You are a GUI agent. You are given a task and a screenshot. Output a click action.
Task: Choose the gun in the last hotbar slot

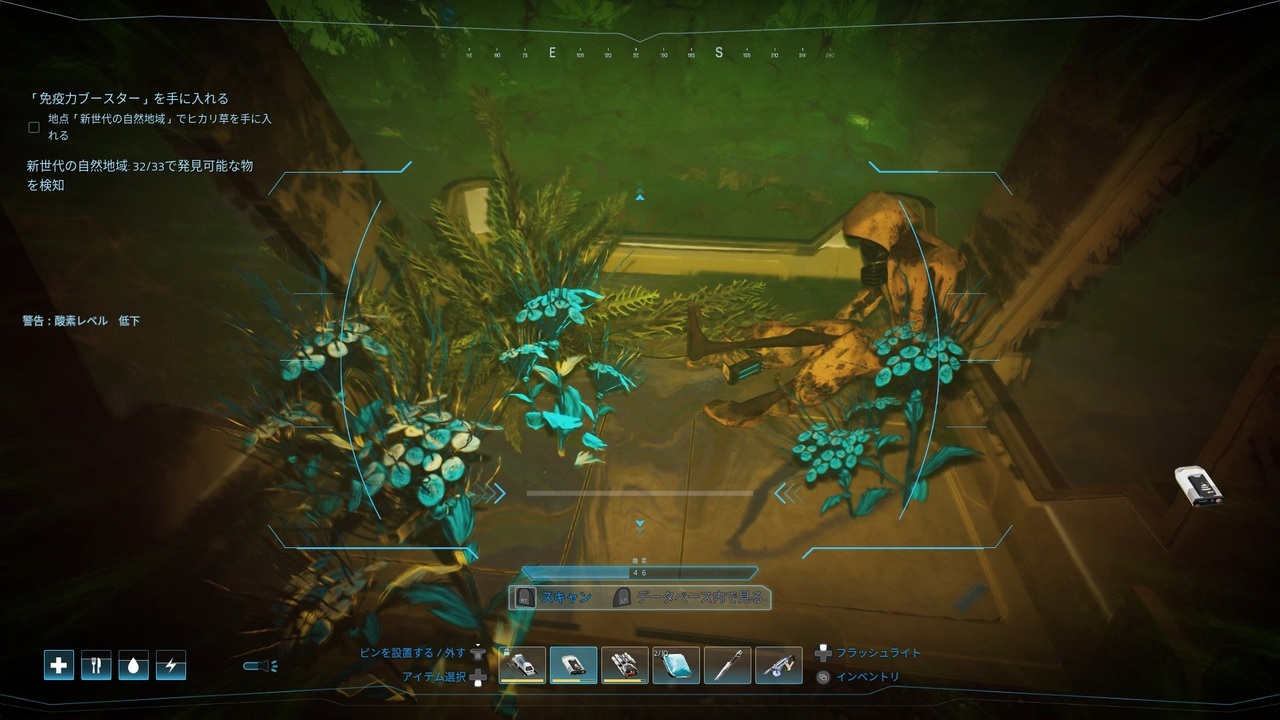point(779,665)
